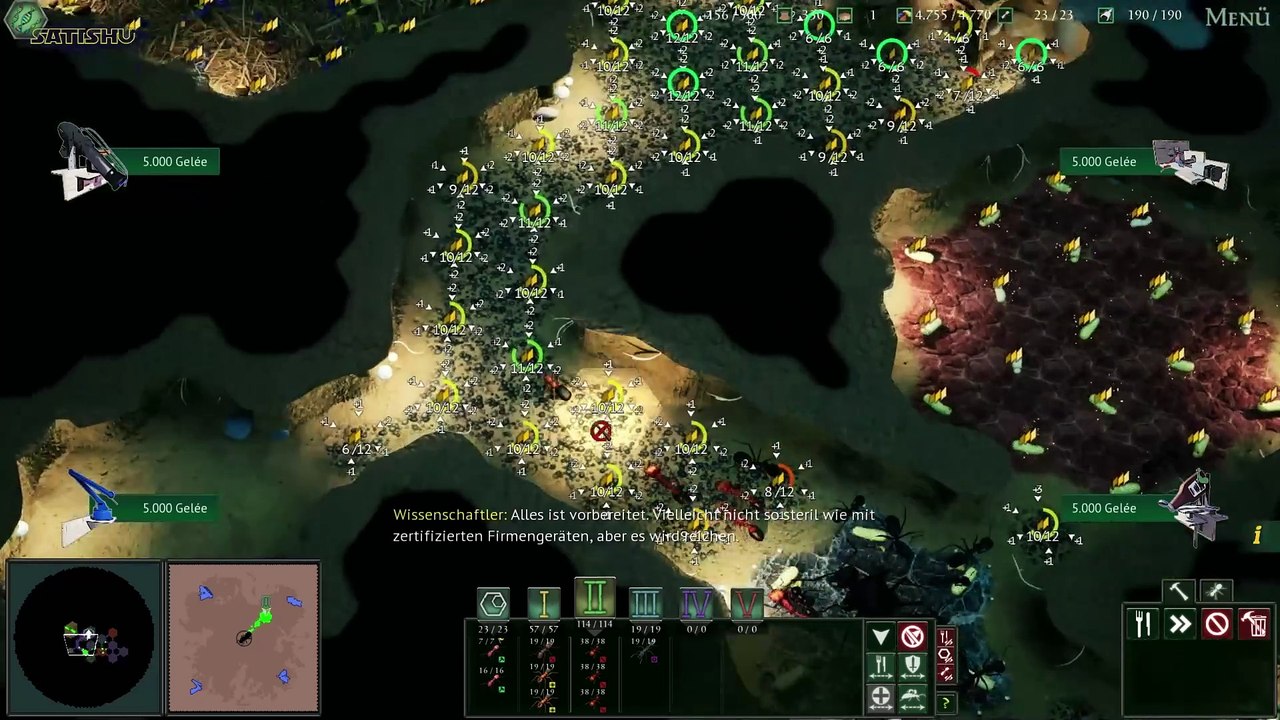Click the underground nest minimap
Viewport: 1280px width, 720px height.
point(84,639)
